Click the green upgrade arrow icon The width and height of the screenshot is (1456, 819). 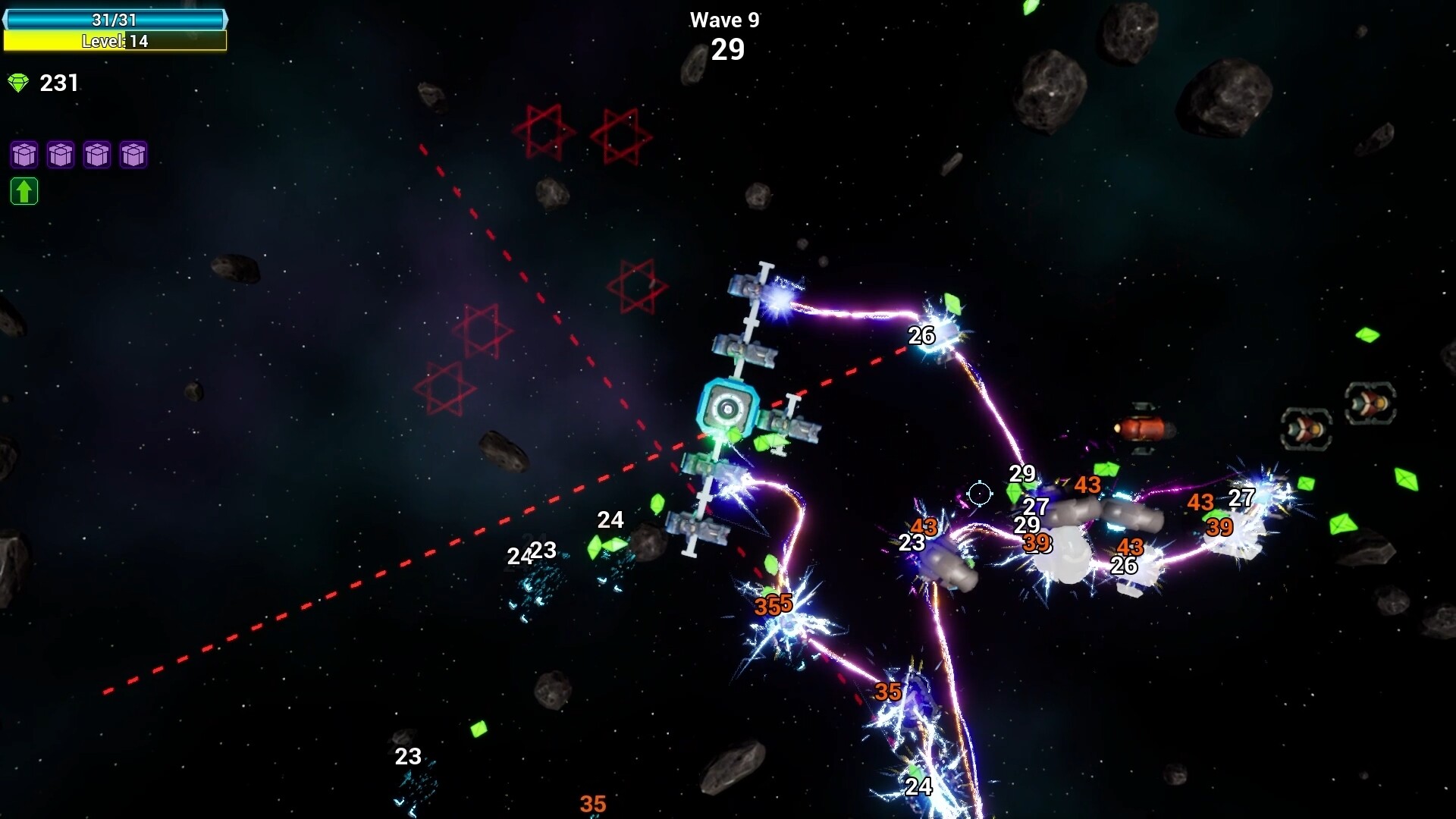[24, 191]
